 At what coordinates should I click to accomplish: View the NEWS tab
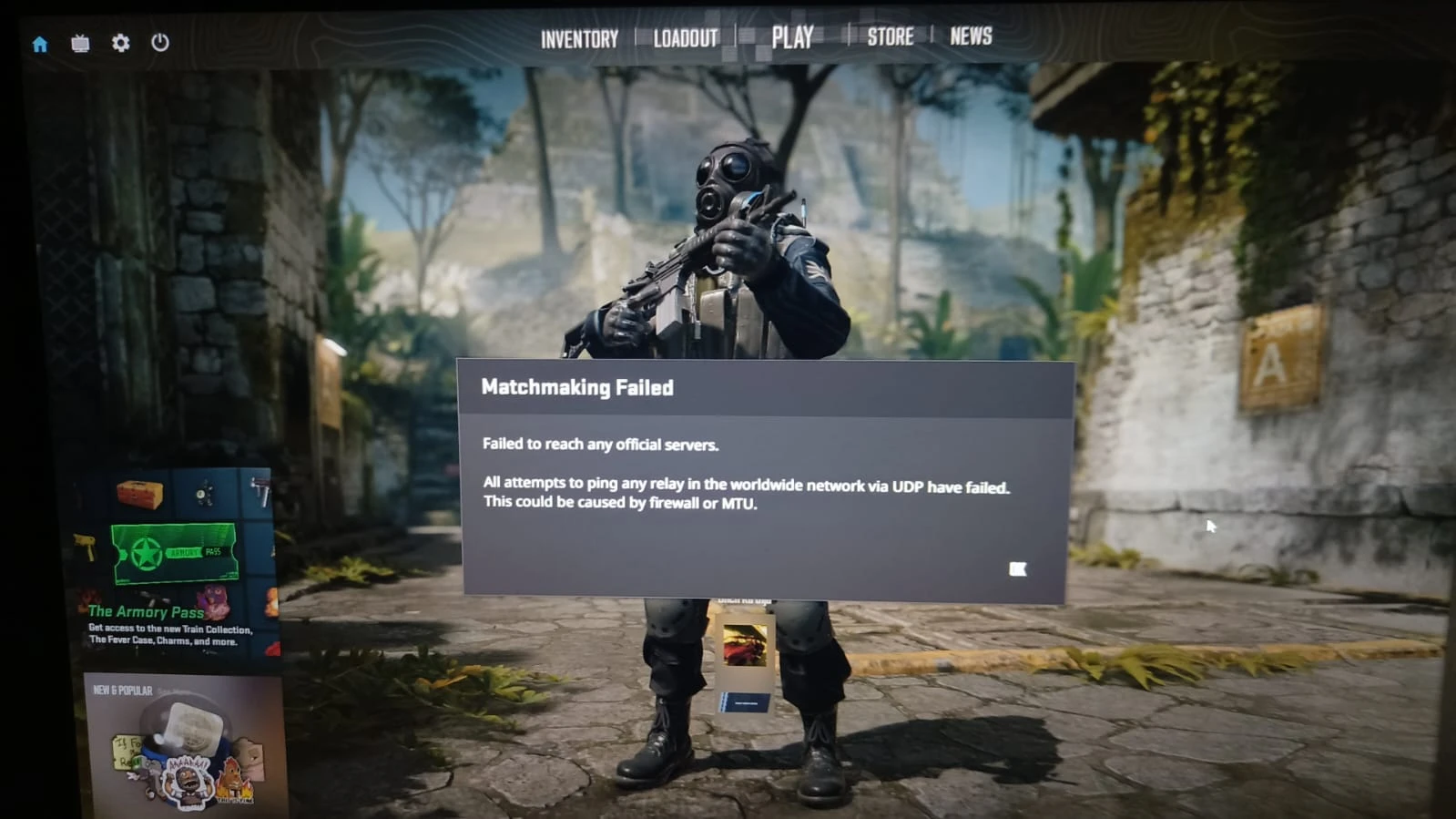971,36
